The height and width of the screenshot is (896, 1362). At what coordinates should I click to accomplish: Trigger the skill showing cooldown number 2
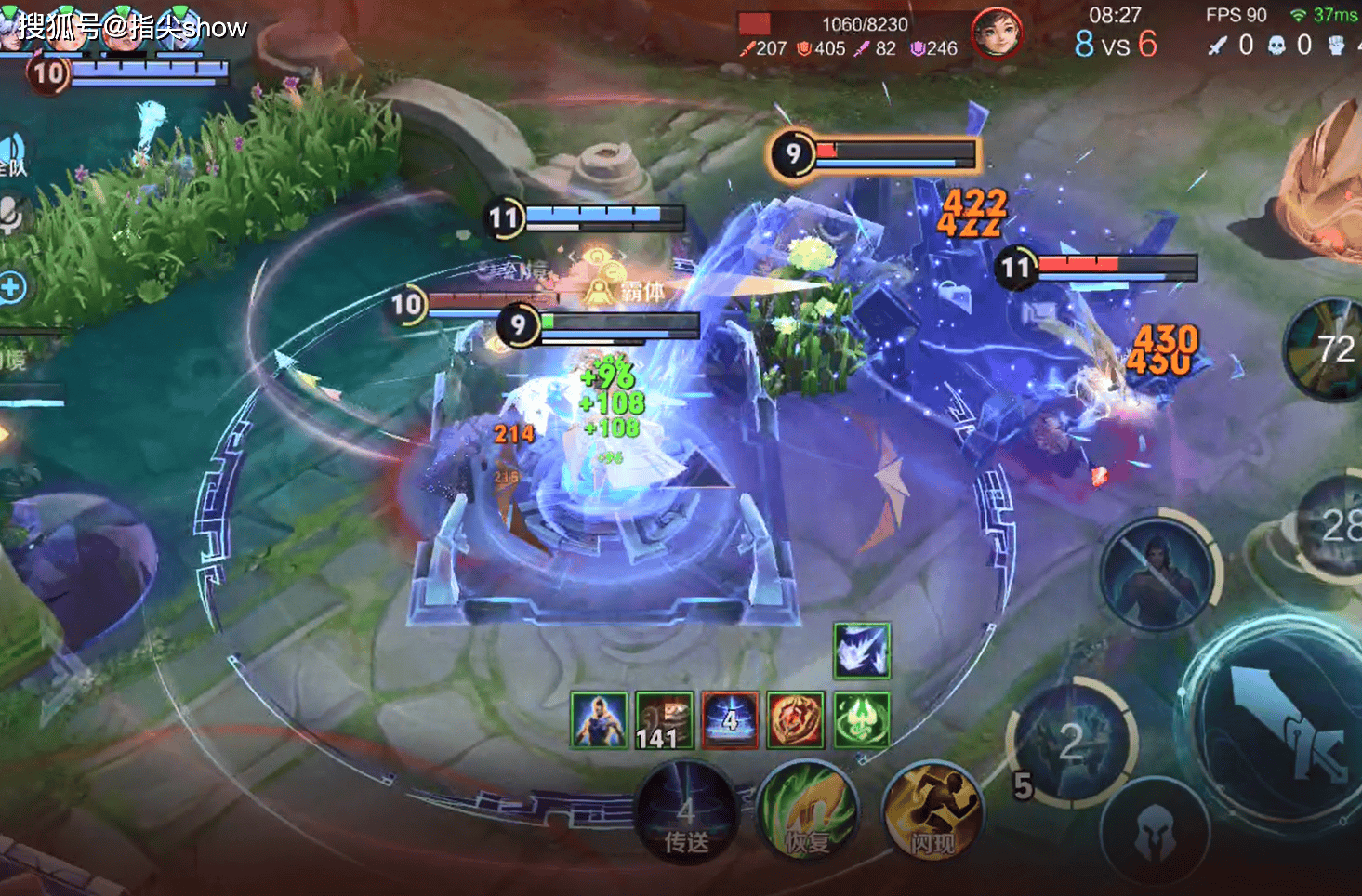[x=1073, y=742]
